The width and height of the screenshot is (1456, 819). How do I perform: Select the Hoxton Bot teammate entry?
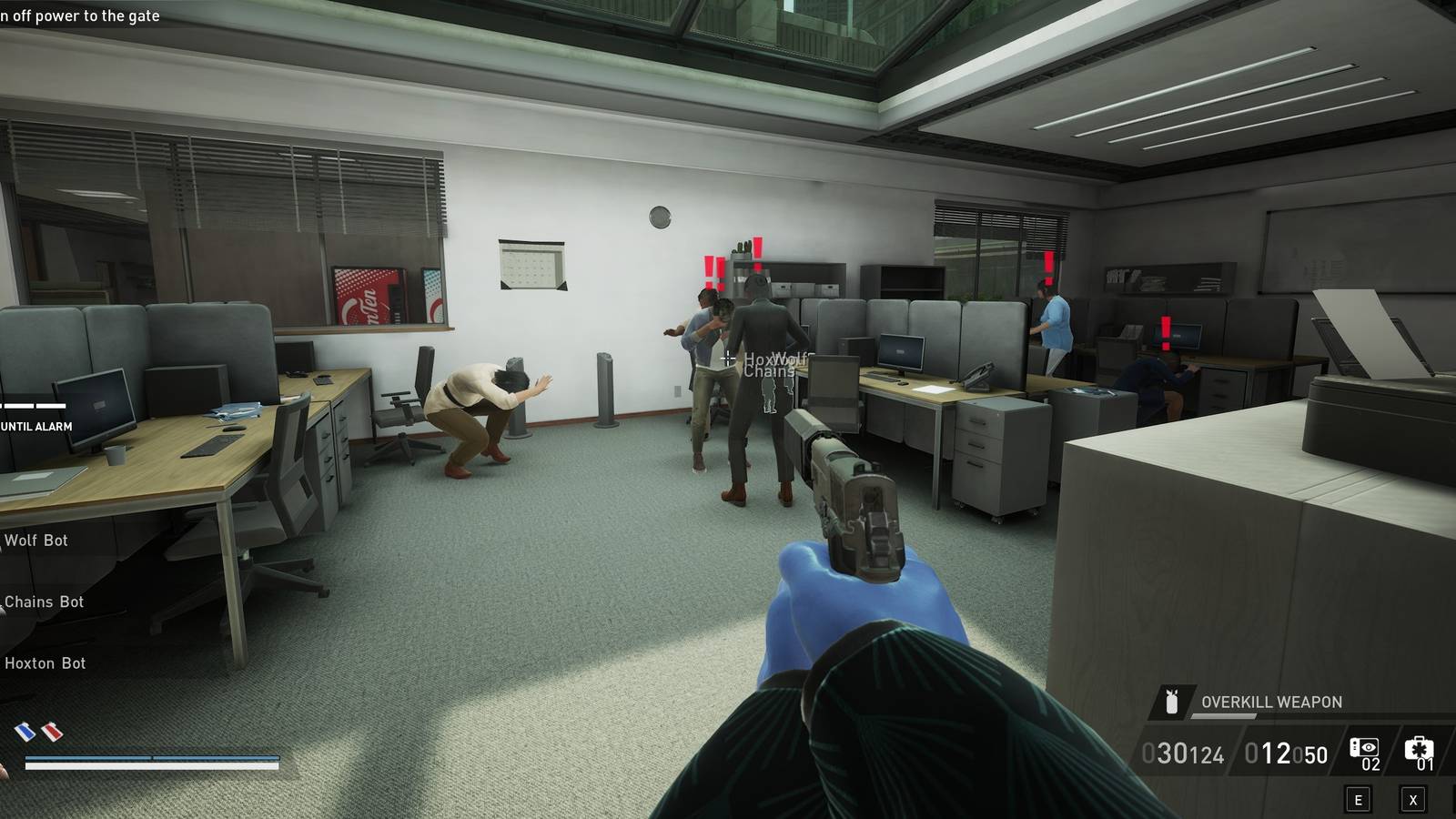click(x=45, y=663)
